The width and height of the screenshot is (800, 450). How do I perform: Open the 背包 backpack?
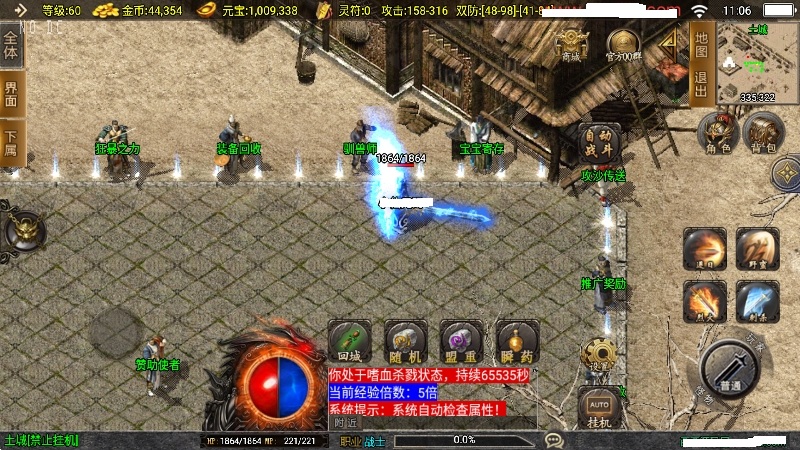(x=762, y=132)
